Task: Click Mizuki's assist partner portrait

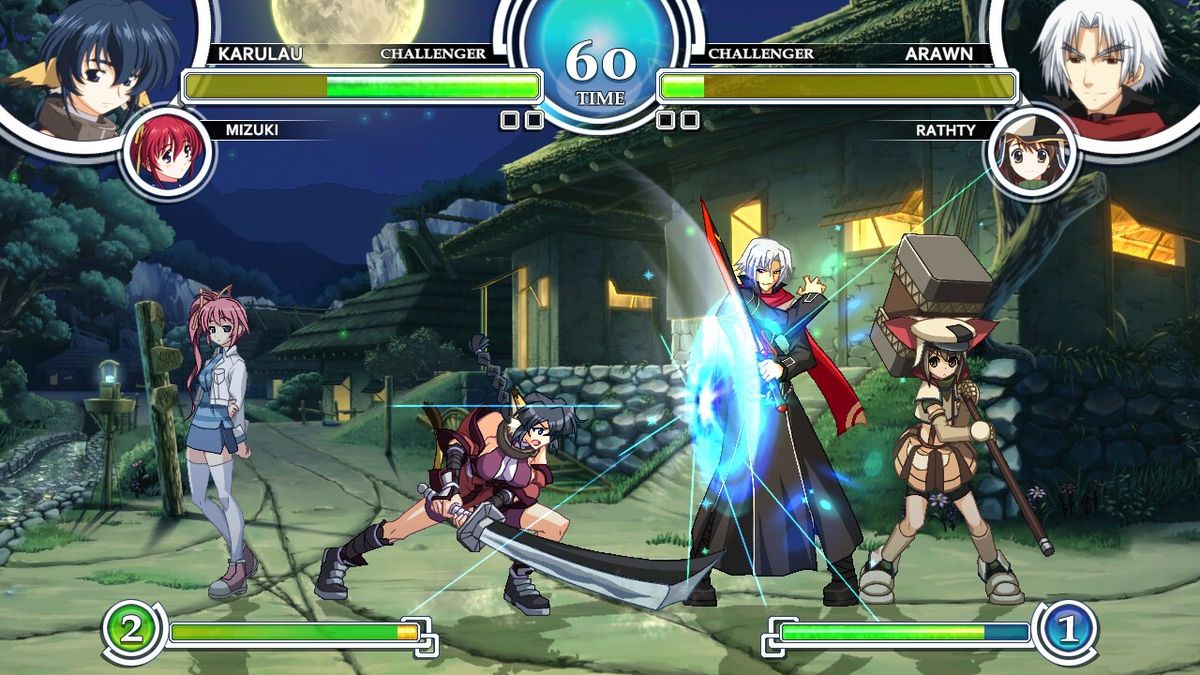Action: (x=168, y=153)
